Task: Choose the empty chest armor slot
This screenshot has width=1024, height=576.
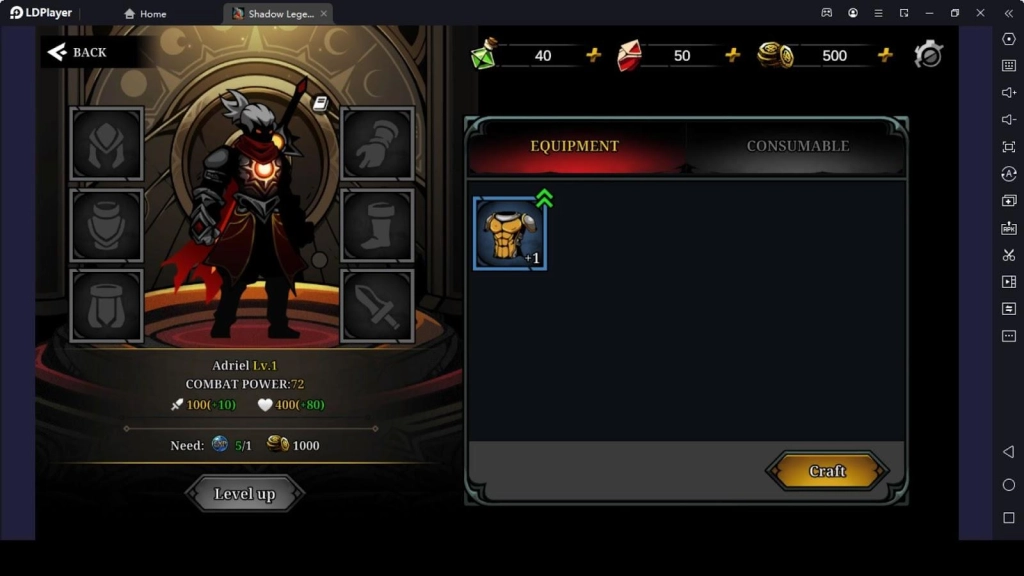Action: pyautogui.click(x=107, y=225)
